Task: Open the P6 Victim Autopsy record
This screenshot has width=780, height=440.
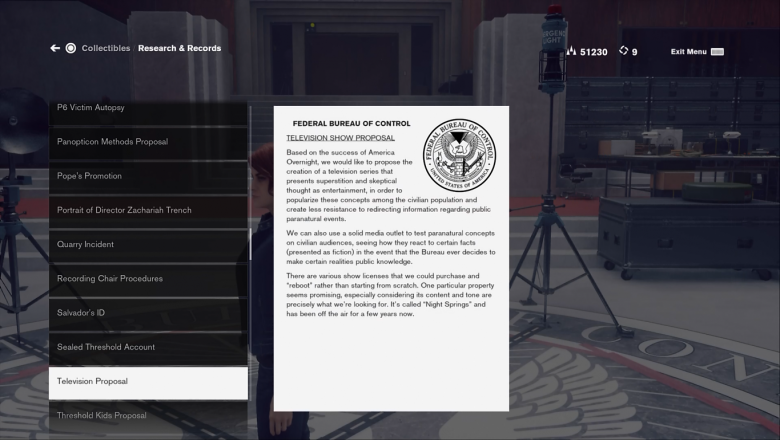Action: point(147,108)
